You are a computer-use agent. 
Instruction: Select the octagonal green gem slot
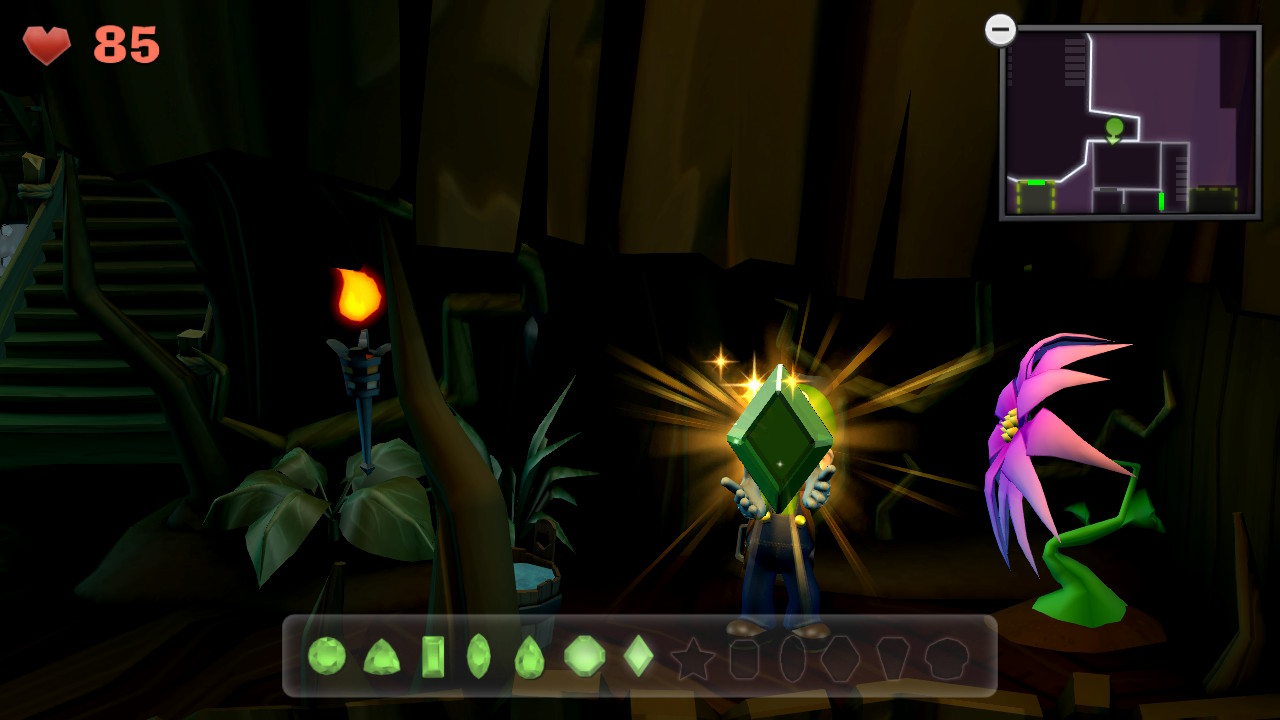pyautogui.click(x=584, y=656)
